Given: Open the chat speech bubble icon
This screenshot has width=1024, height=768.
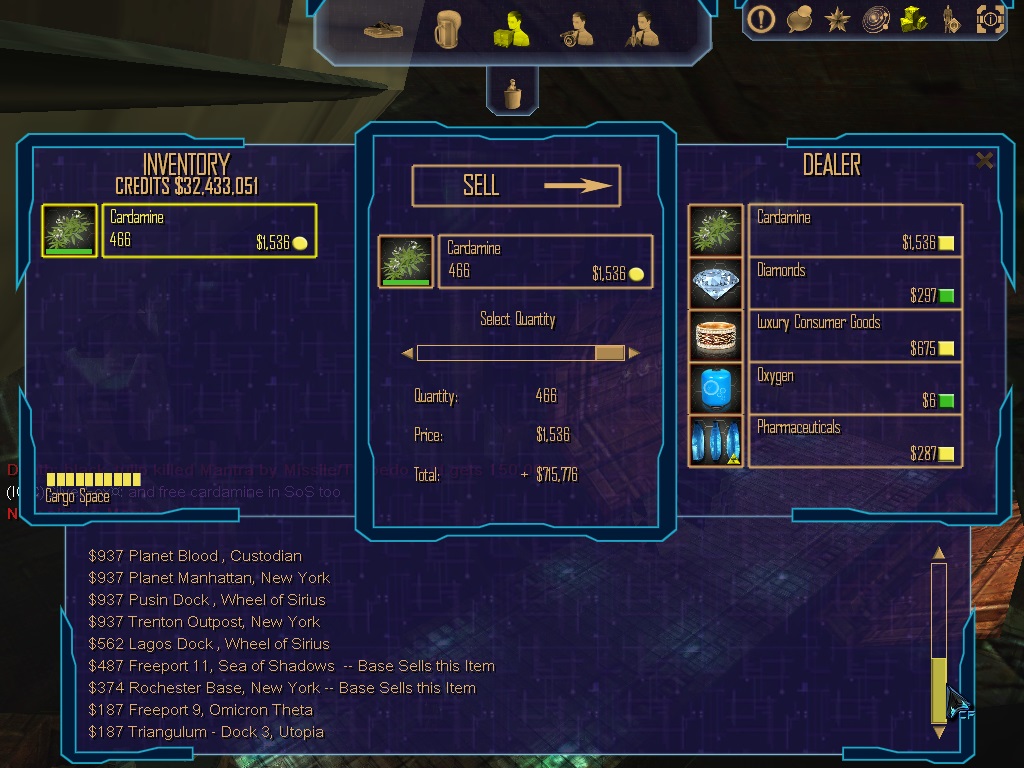Looking at the screenshot, I should pyautogui.click(x=799, y=19).
